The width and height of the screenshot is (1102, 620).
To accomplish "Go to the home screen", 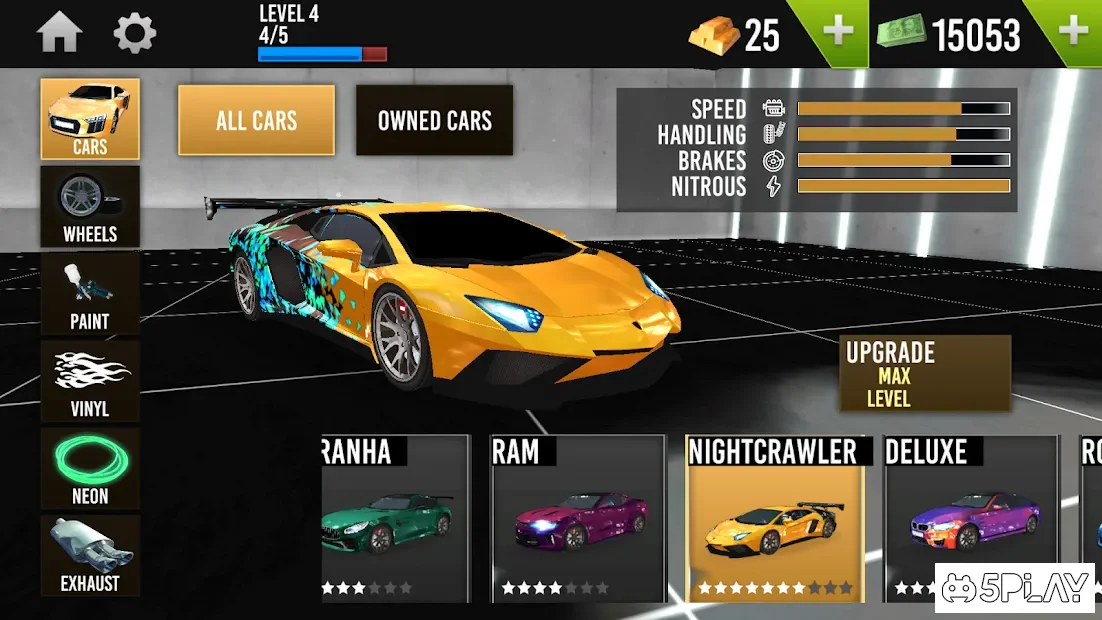I will coord(59,33).
